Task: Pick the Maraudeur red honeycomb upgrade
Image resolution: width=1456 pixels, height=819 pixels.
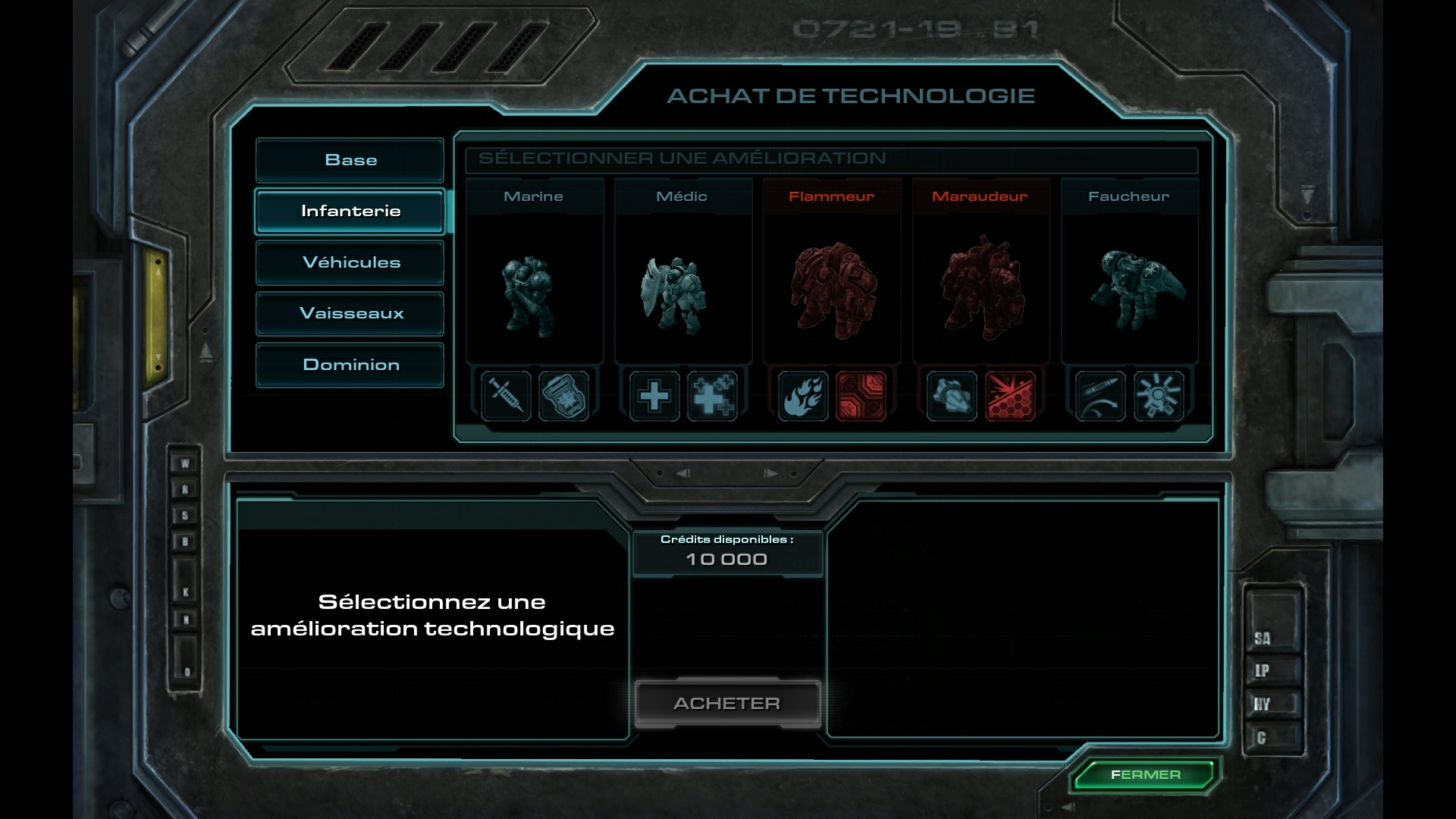Action: point(1009,395)
